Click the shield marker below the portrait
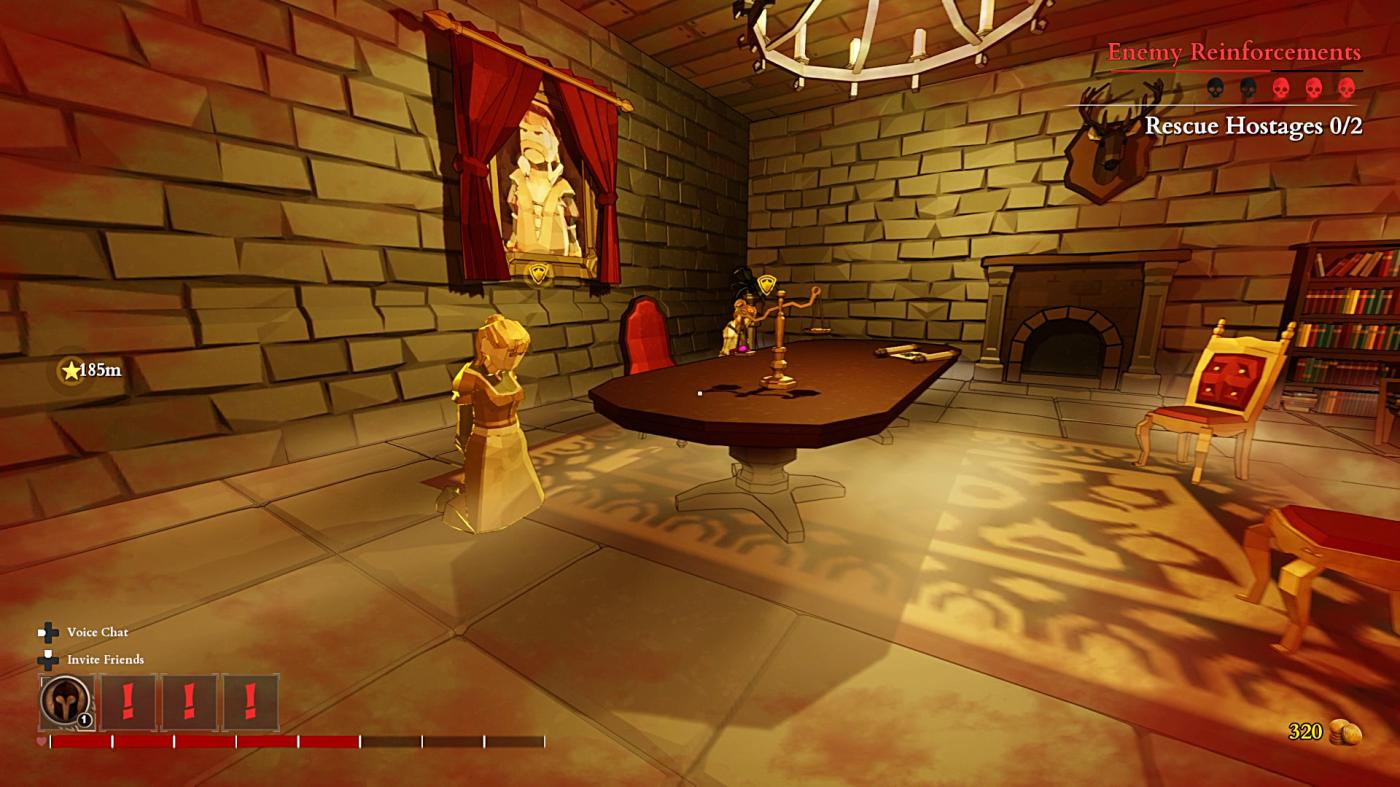The width and height of the screenshot is (1400, 787). point(540,276)
